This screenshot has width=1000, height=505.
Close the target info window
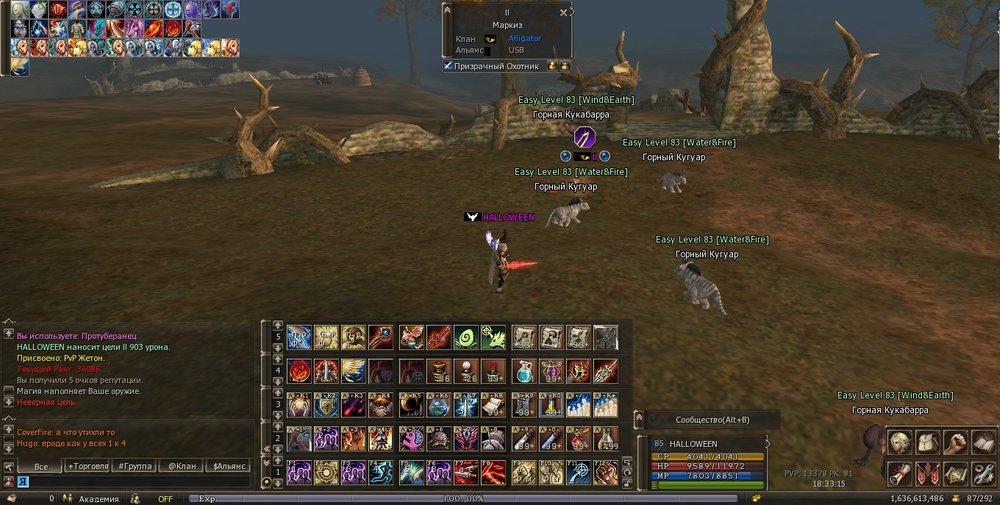(565, 12)
